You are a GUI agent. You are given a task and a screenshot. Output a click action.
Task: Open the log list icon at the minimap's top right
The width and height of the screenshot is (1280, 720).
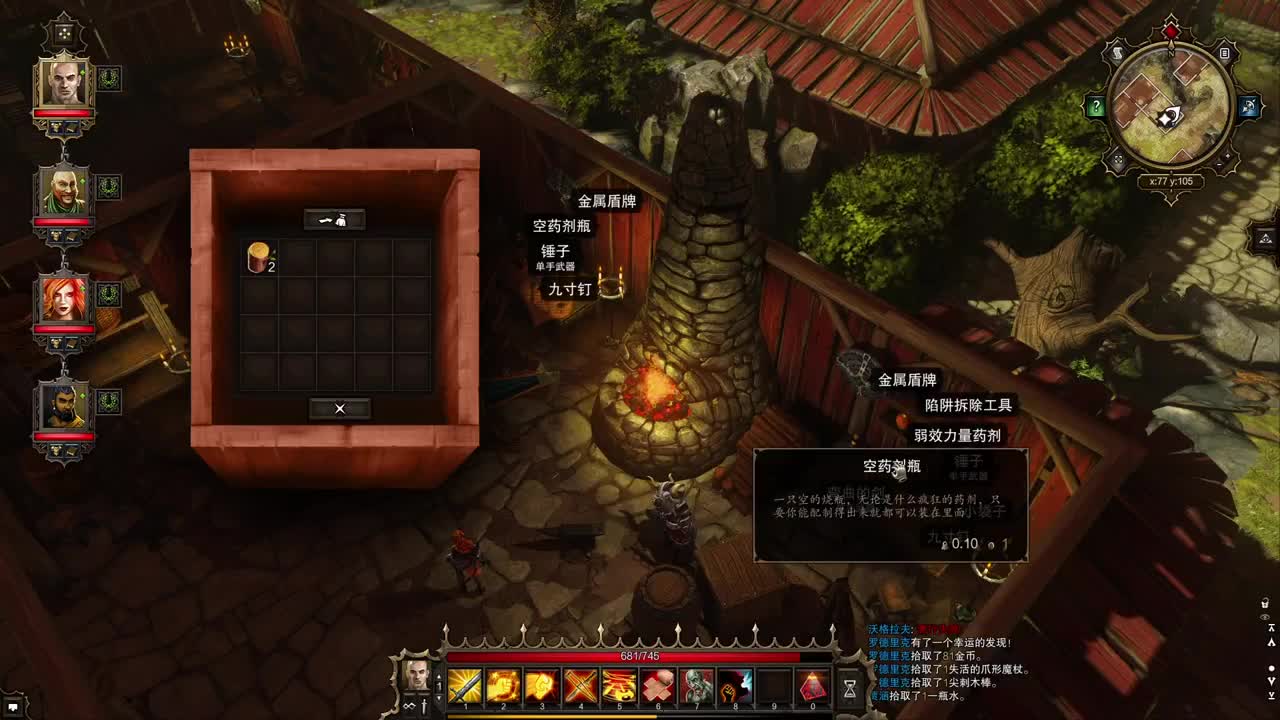1223,52
